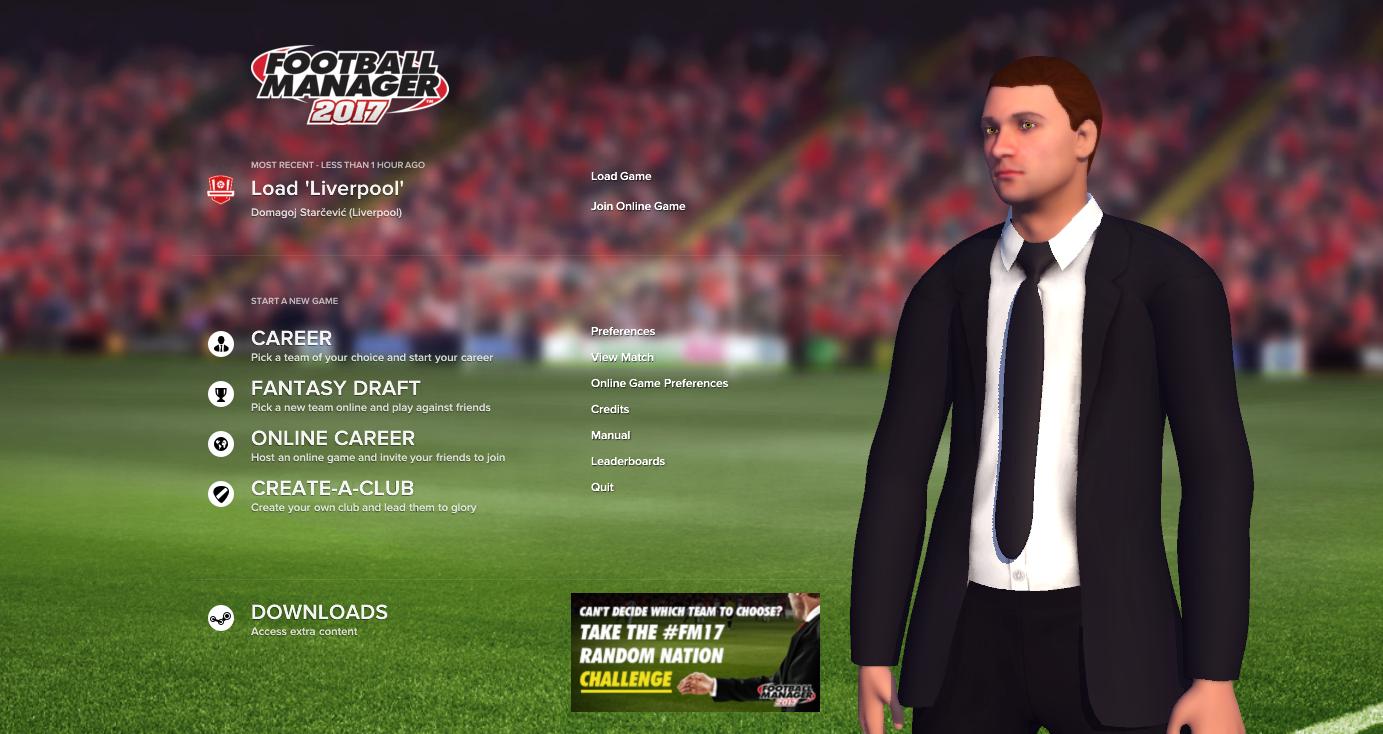This screenshot has width=1383, height=734.
Task: Click the red Liverpool club badge icon
Action: pos(220,186)
